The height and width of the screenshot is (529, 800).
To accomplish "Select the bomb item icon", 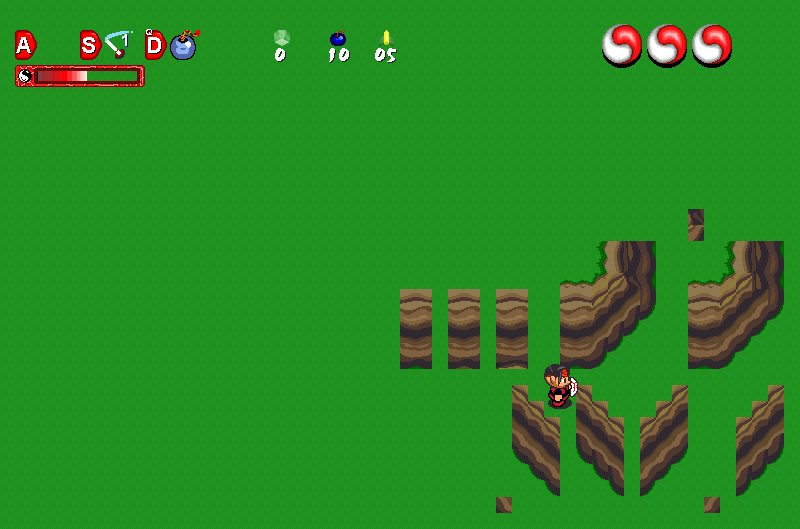I will click(183, 45).
